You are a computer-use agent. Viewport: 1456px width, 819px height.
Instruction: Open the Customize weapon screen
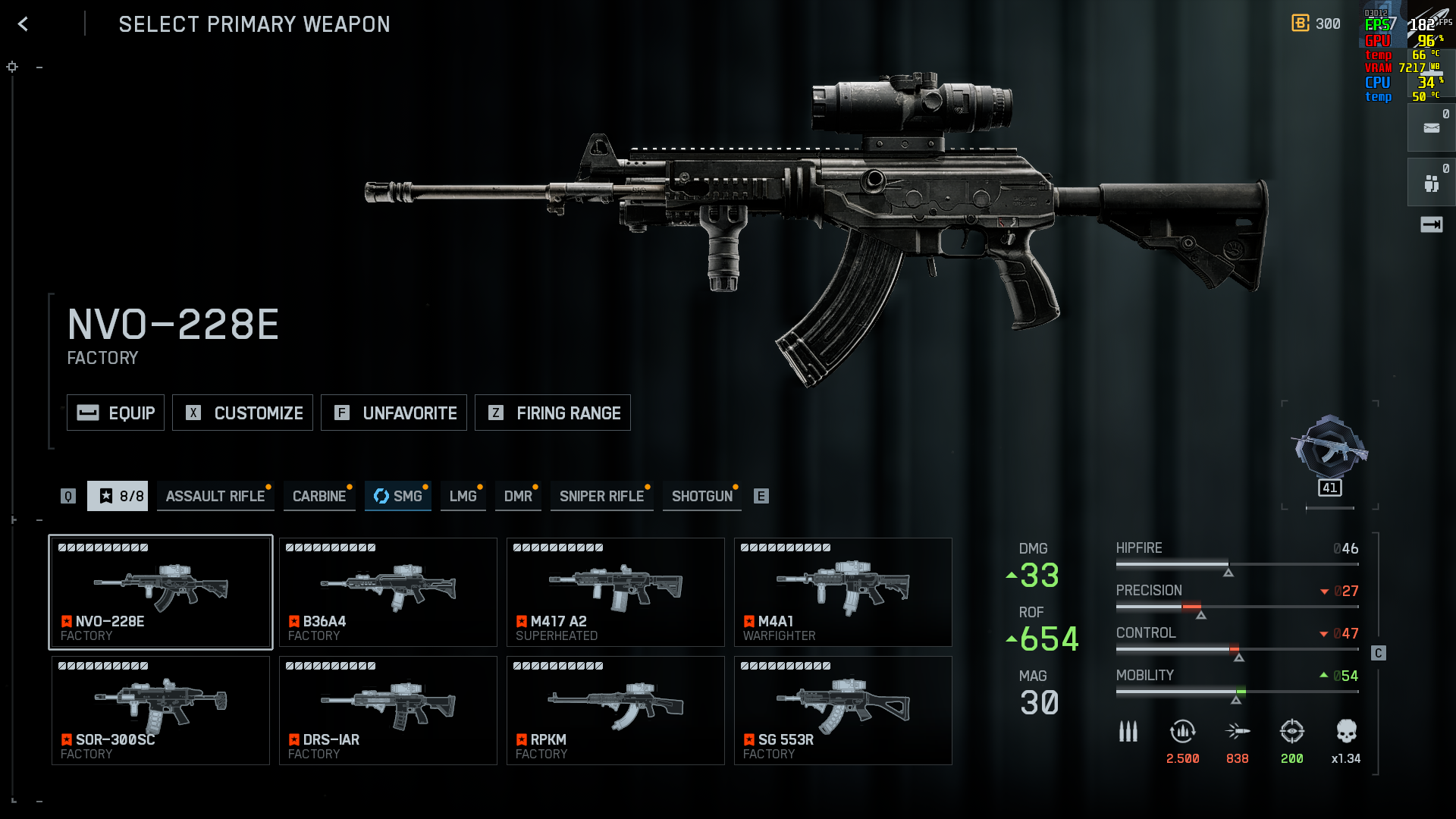(x=243, y=413)
